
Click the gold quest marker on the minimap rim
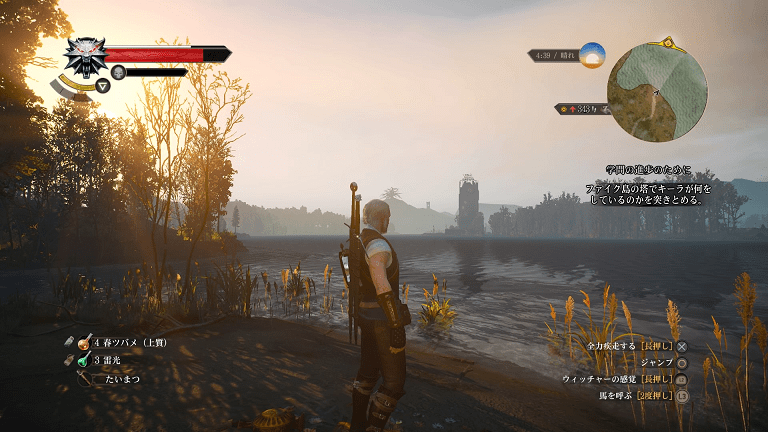tap(666, 44)
